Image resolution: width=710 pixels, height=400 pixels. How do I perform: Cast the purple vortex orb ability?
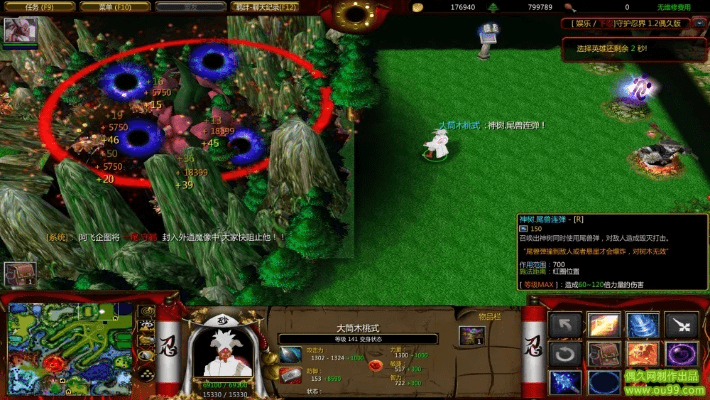pos(682,353)
